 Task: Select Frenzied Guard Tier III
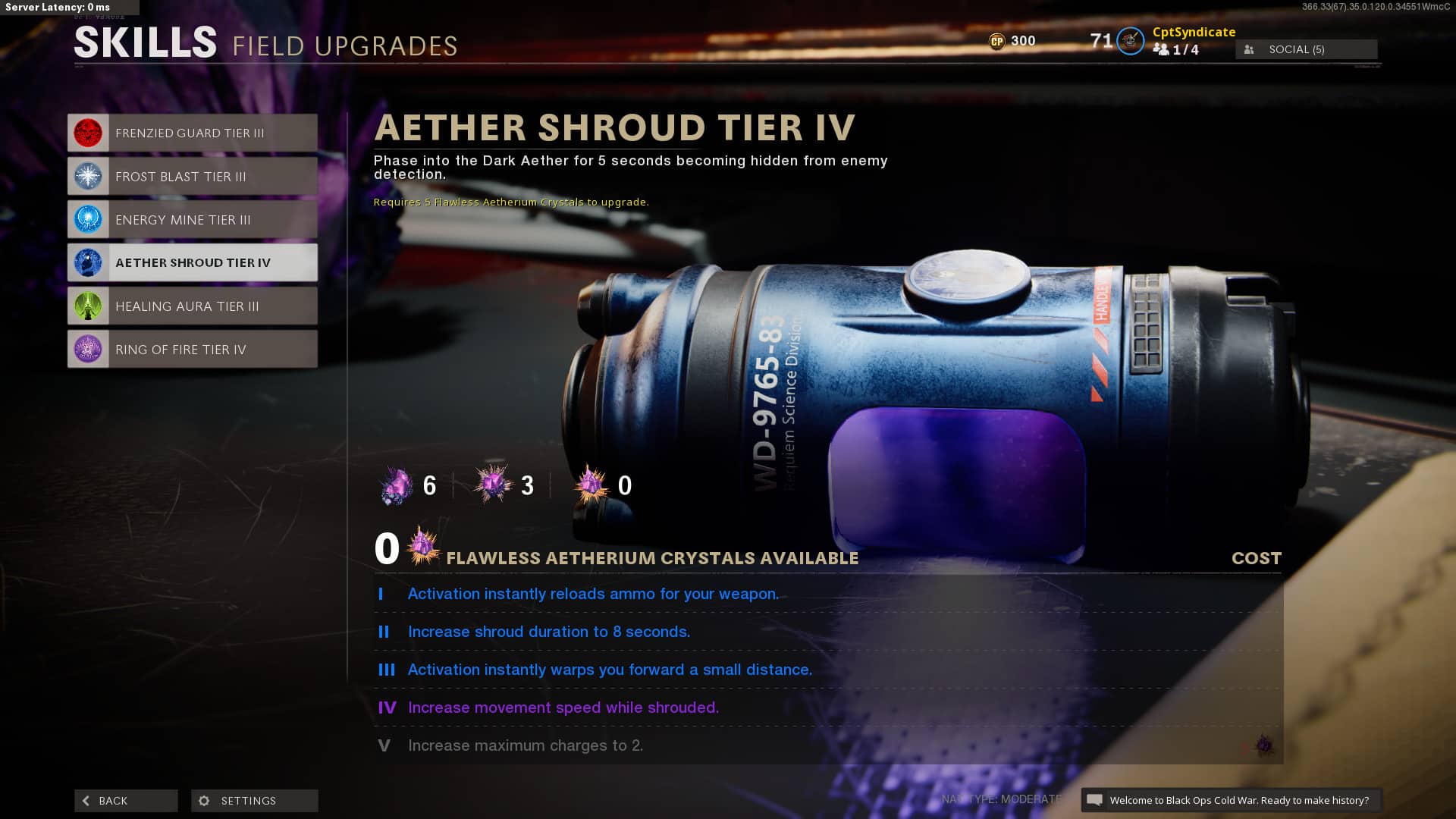(192, 133)
